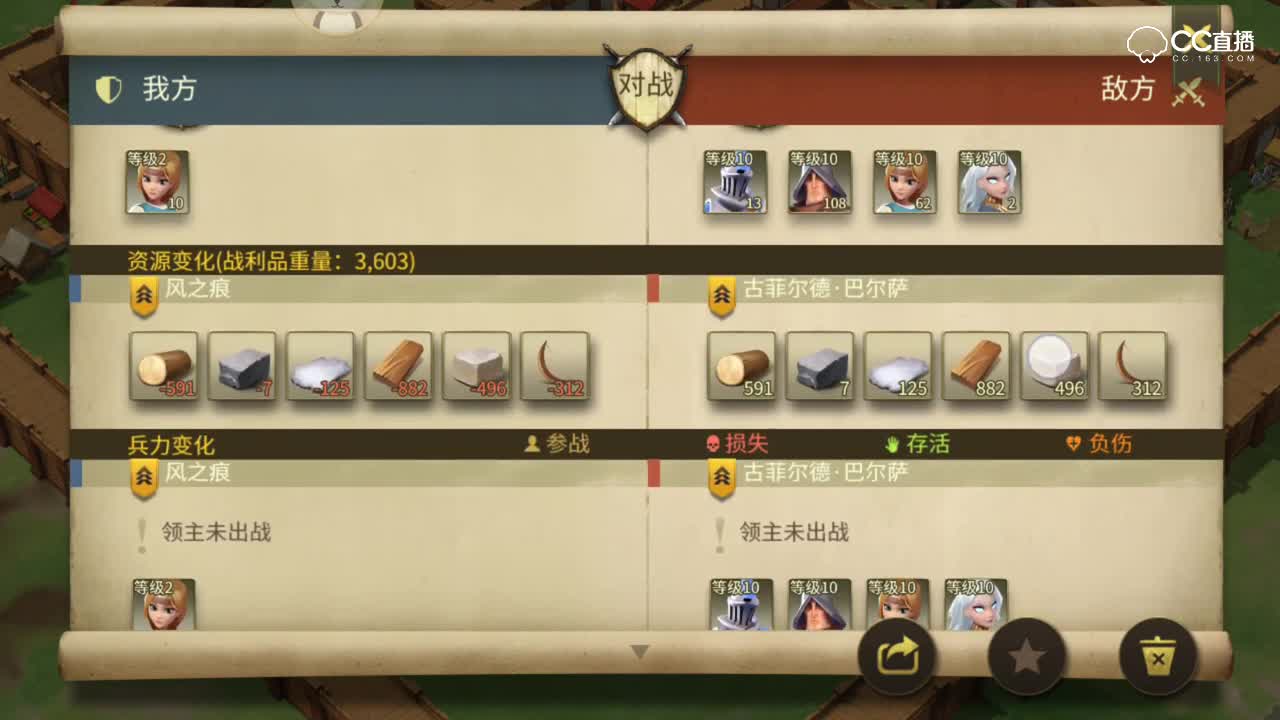Tap the 对战 shield emblem at the top
The width and height of the screenshot is (1280, 720).
pyautogui.click(x=647, y=85)
